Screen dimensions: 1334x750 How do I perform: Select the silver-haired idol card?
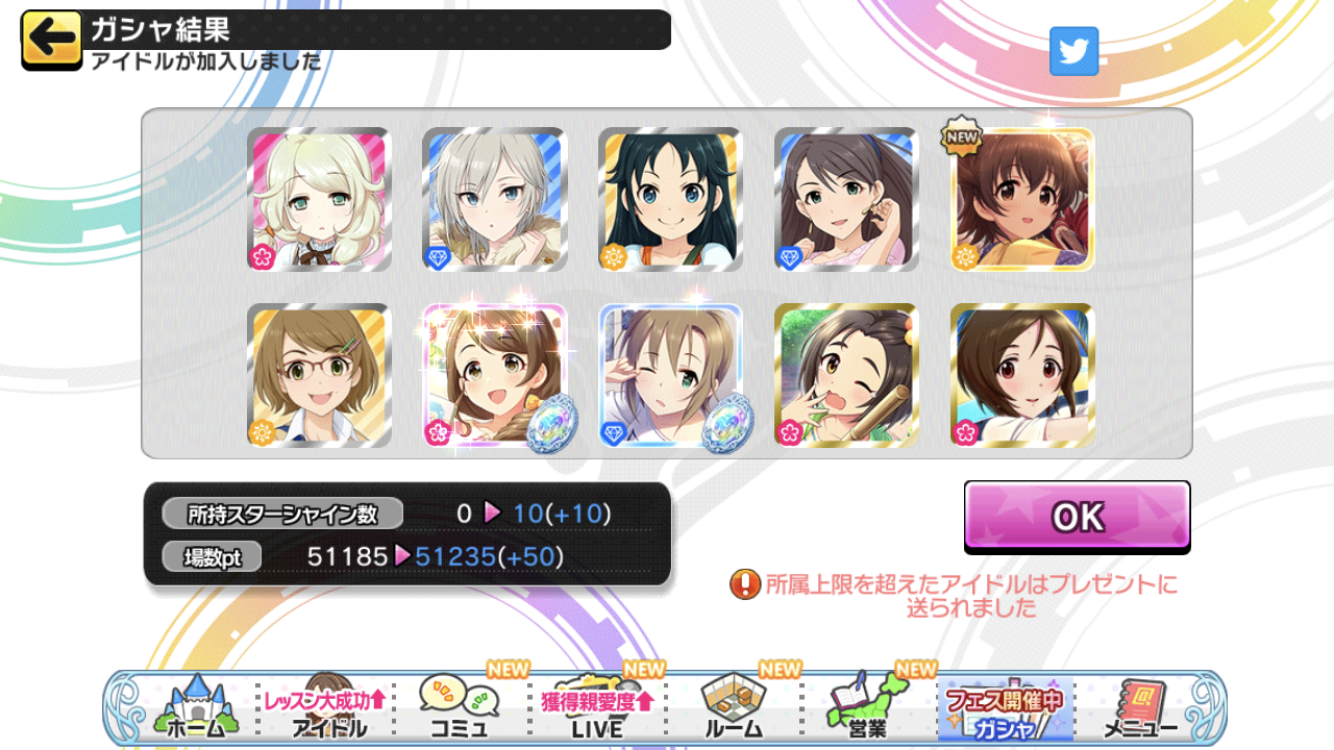495,199
